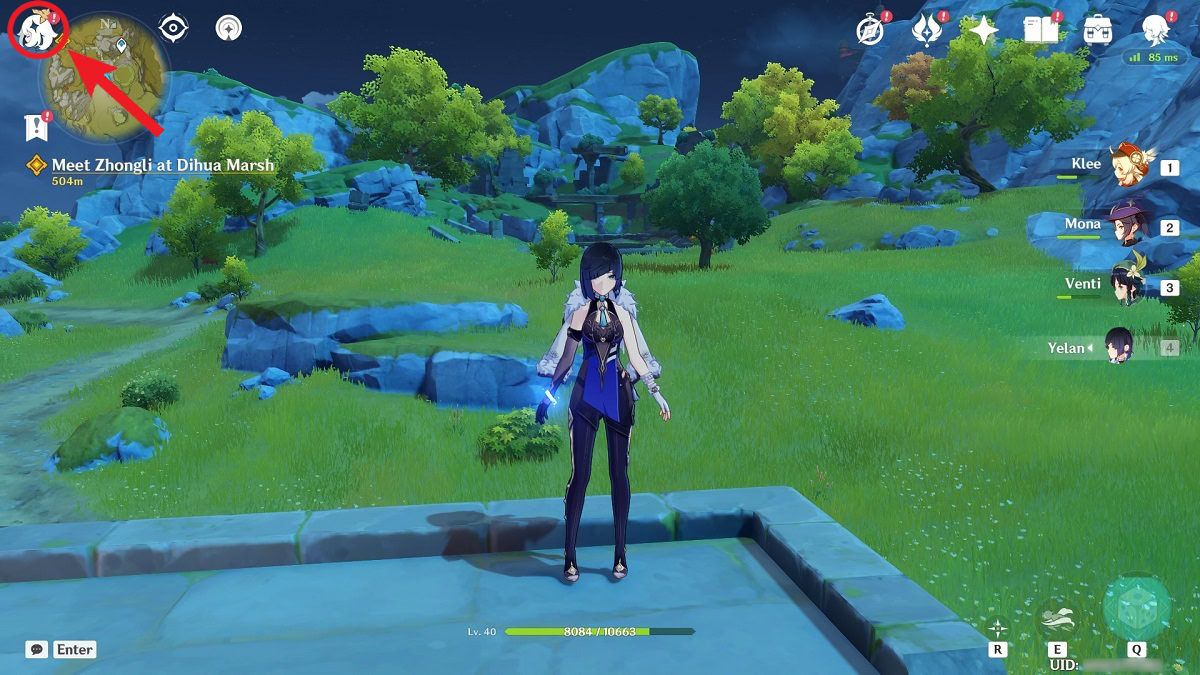
Task: Open the Wish star icon
Action: click(x=984, y=30)
